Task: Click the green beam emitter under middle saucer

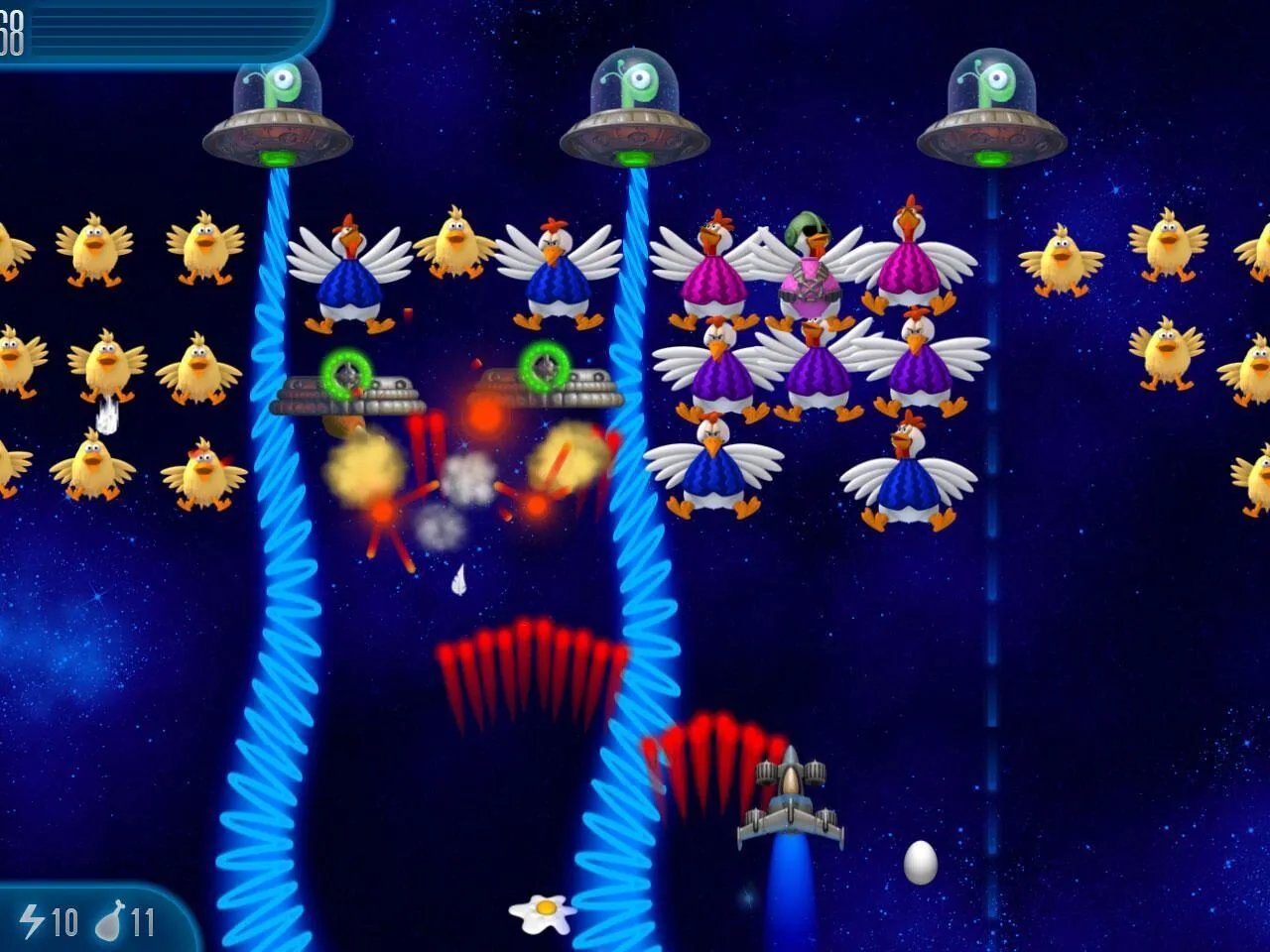Action: pyautogui.click(x=632, y=159)
